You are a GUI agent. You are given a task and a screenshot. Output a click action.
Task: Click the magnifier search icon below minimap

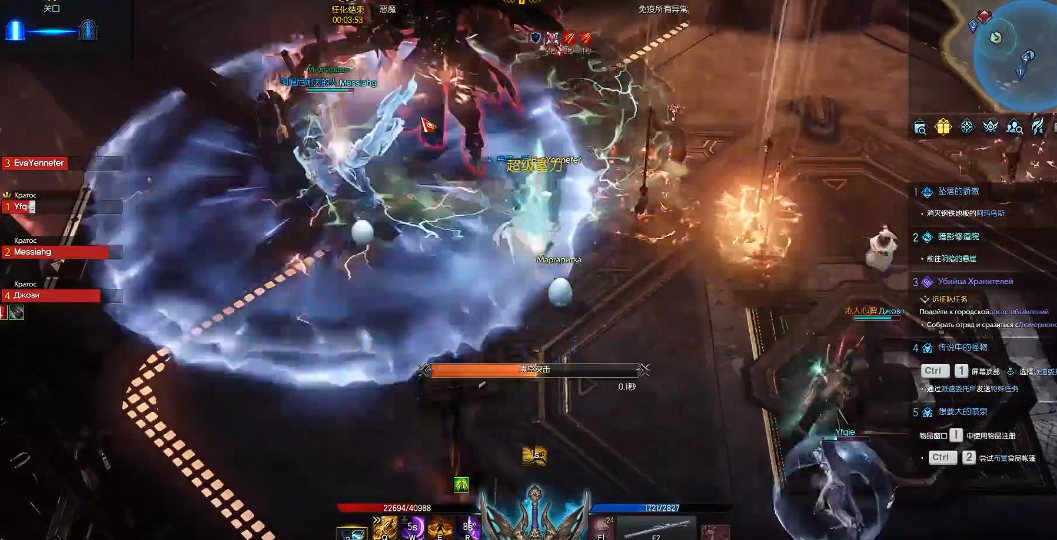(x=920, y=127)
